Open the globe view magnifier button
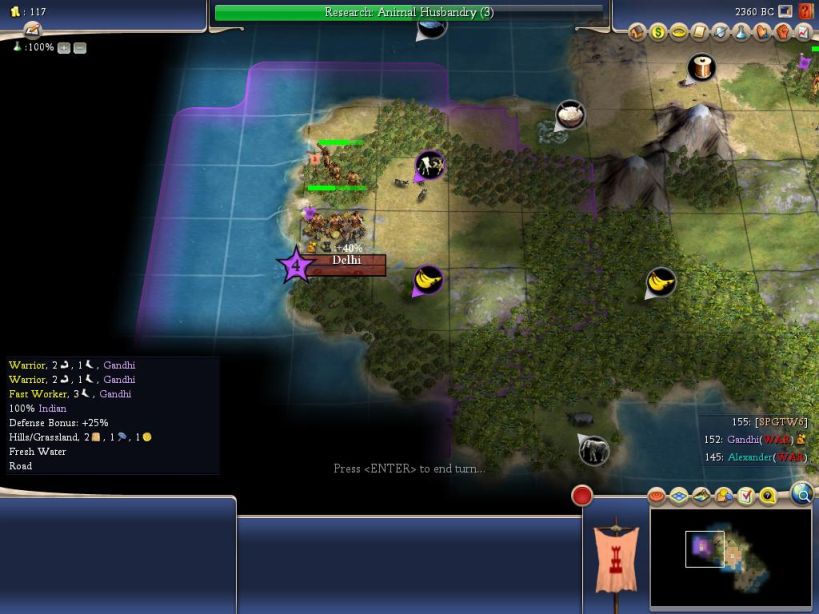 pyautogui.click(x=802, y=492)
